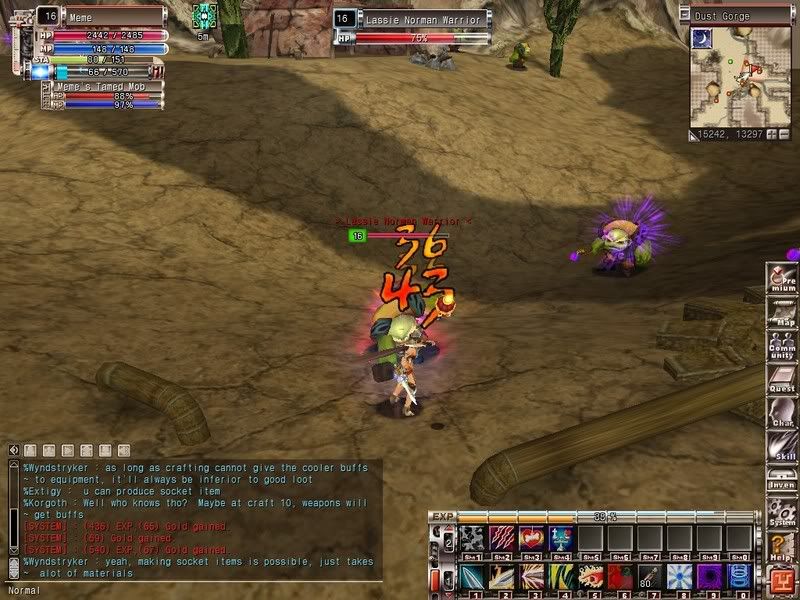Screen dimensions: 800x600
Task: Open the Help menu
Action: point(782,547)
